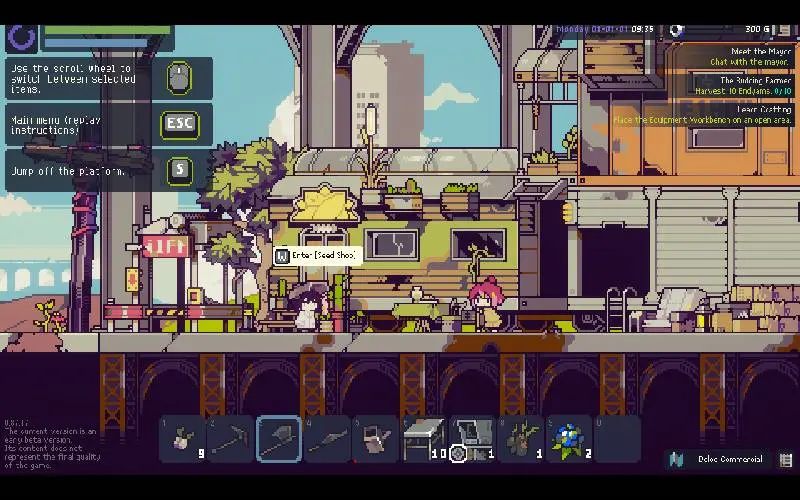The image size is (800, 500).
Task: Select the pickaxe hotbar slot
Action: coord(232,438)
